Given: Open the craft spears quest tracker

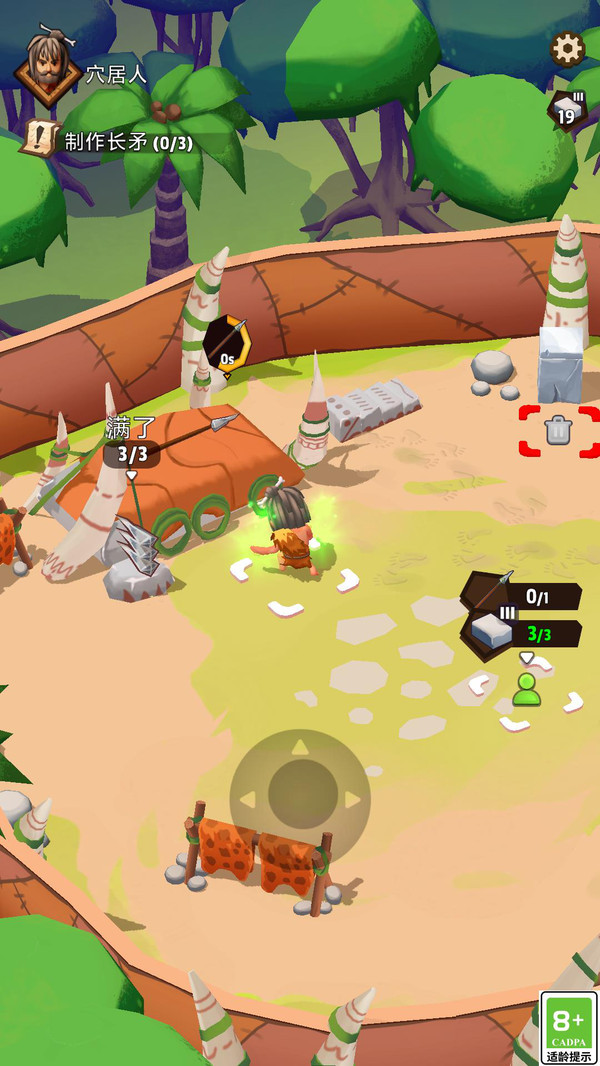Looking at the screenshot, I should [x=110, y=141].
